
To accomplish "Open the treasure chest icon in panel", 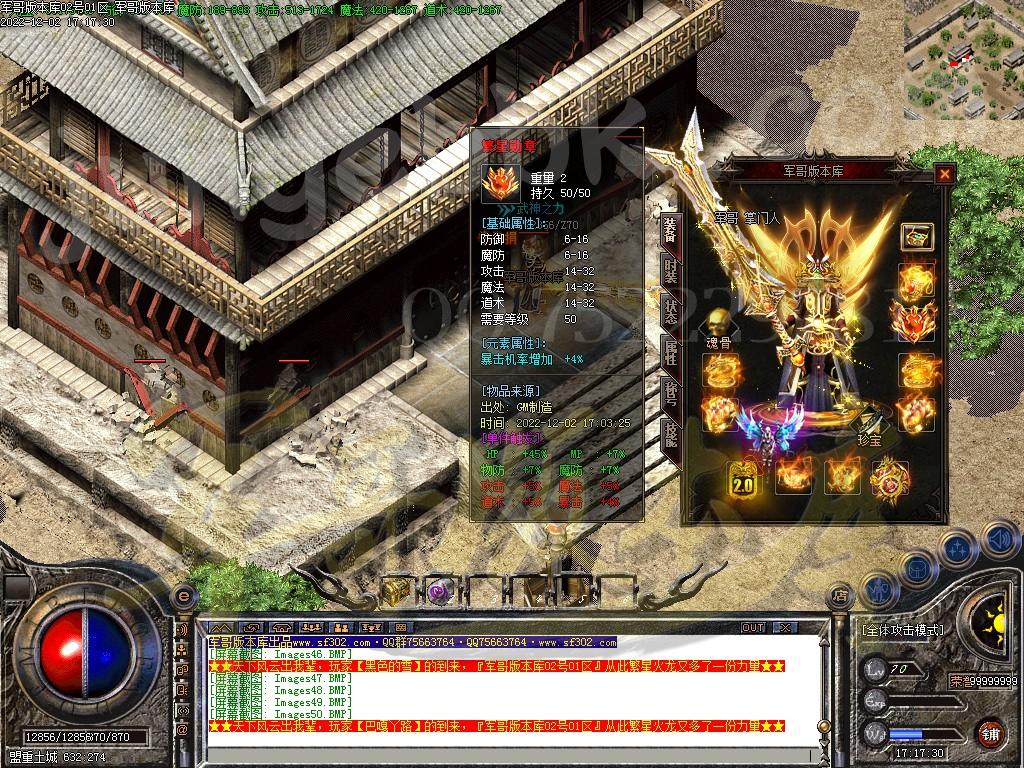I will pos(916,237).
